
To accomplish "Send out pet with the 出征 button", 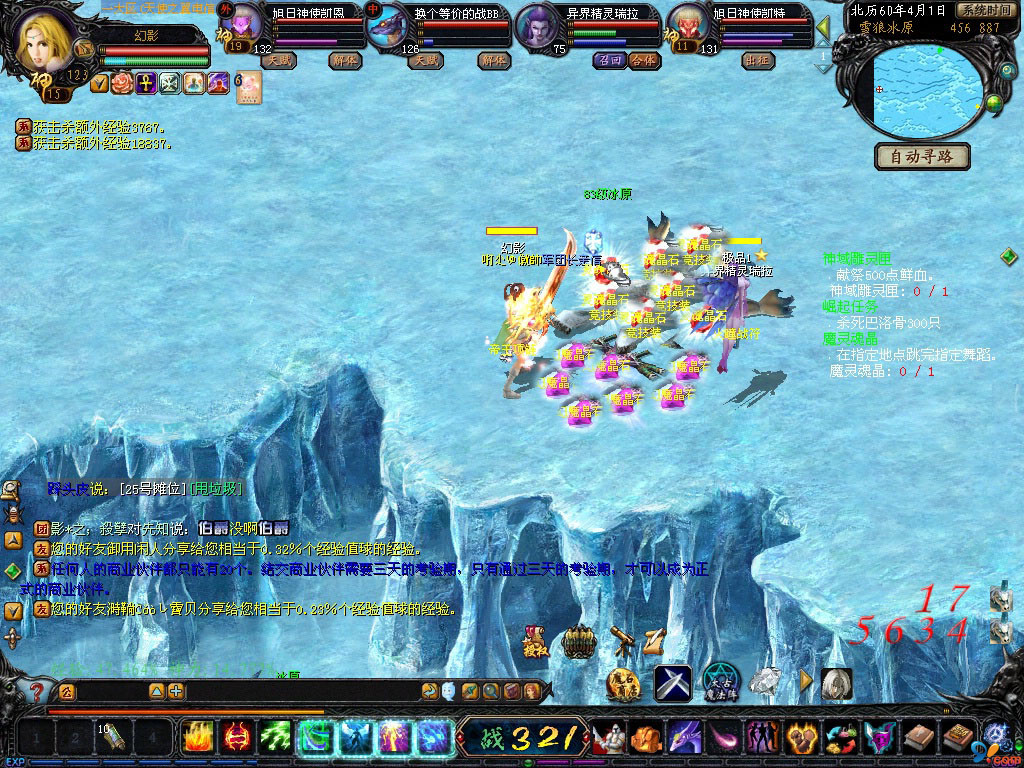I will pos(758,60).
